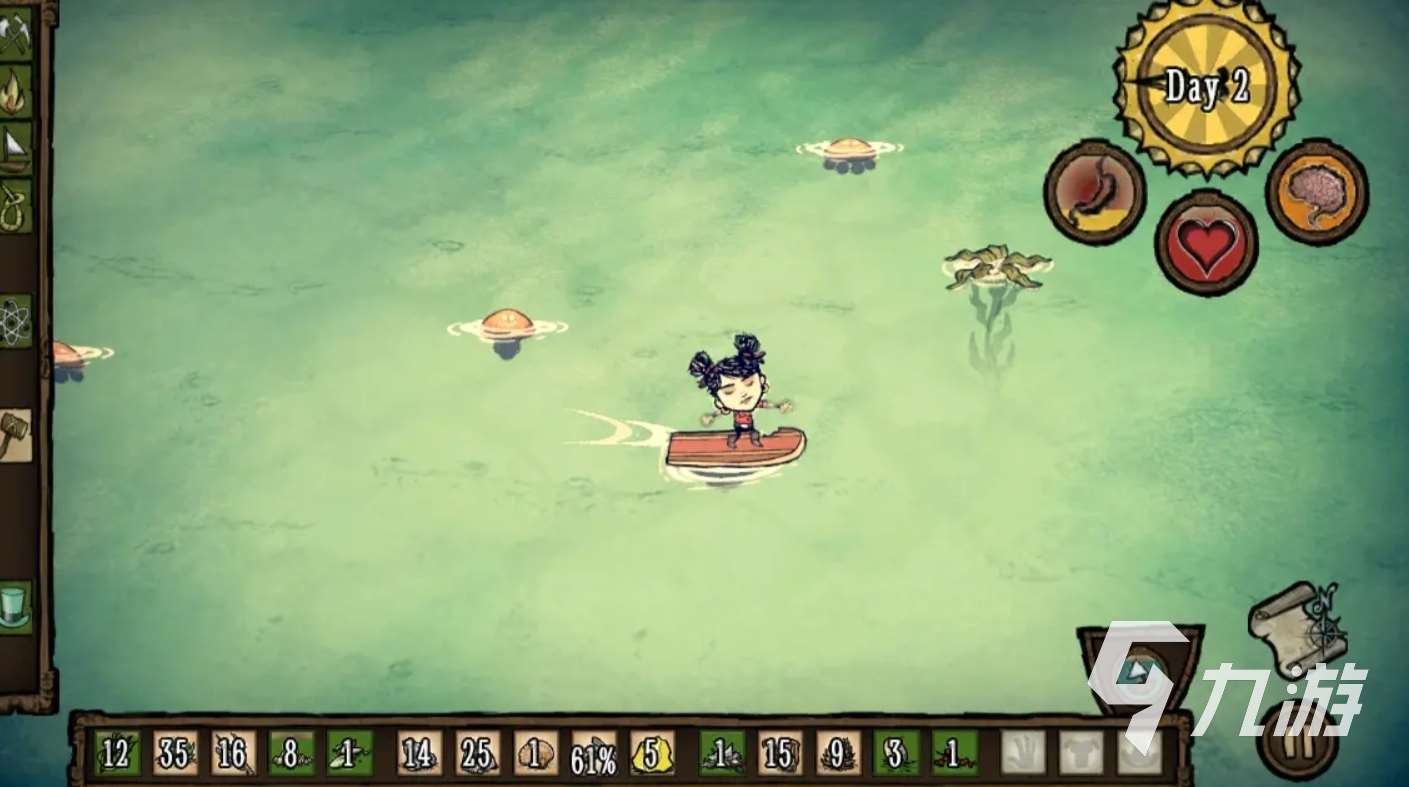Select the hand equipment slot
1409x787 pixels.
click(x=1023, y=753)
